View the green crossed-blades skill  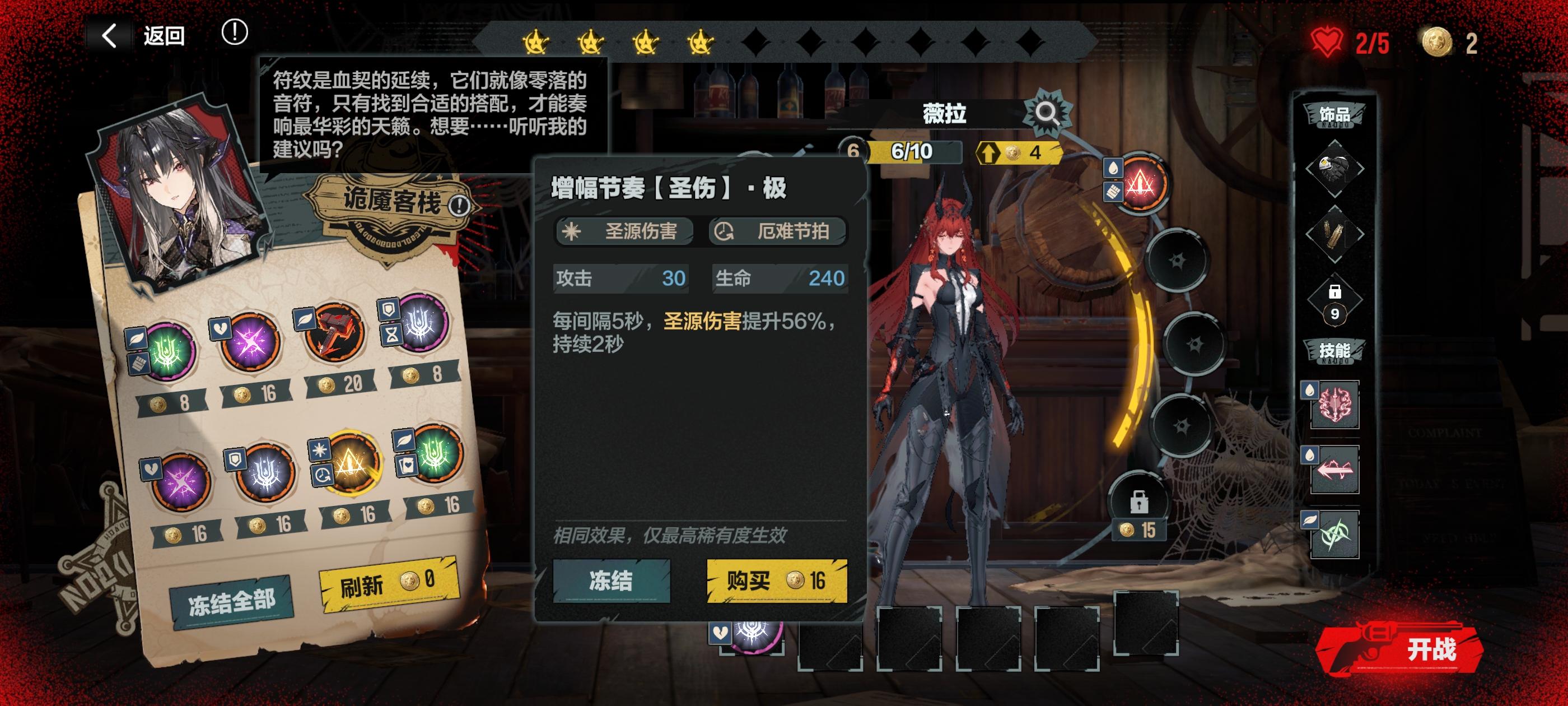pos(1334,535)
